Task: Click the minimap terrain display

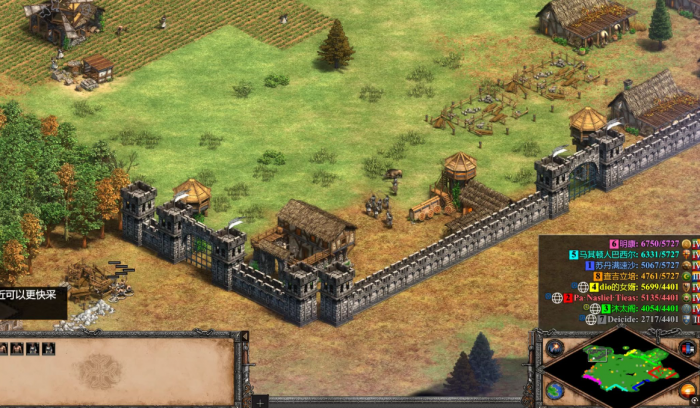Action: point(617,368)
